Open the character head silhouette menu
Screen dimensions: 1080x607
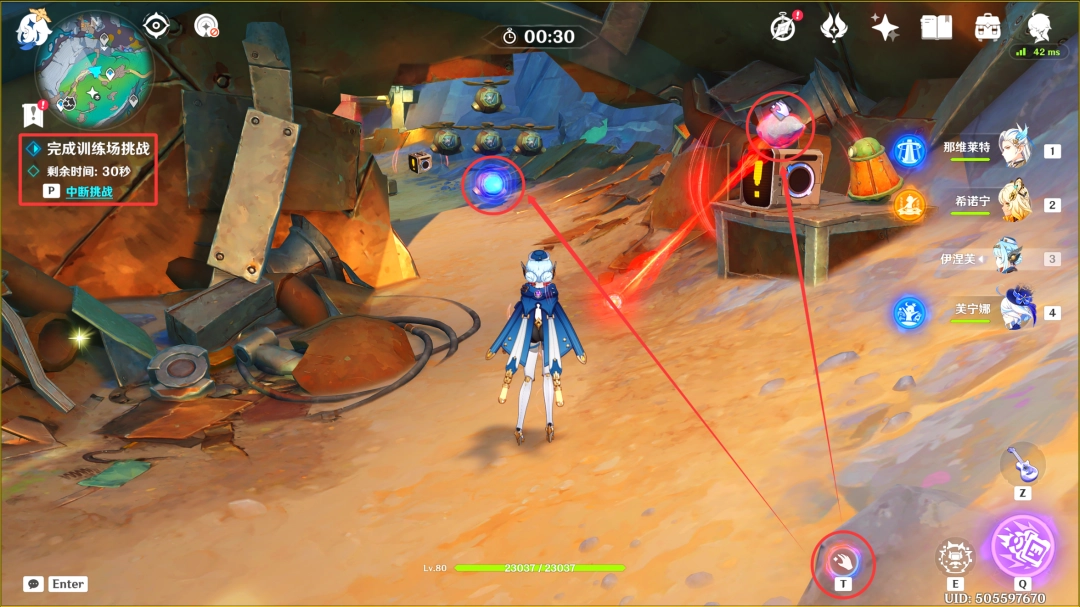pyautogui.click(x=1040, y=26)
